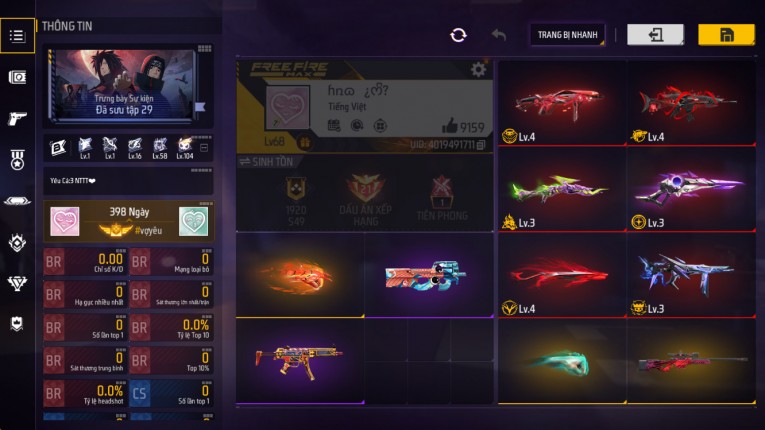Switch to the pistol weapons sidebar tab
The height and width of the screenshot is (430, 765).
coord(17,119)
